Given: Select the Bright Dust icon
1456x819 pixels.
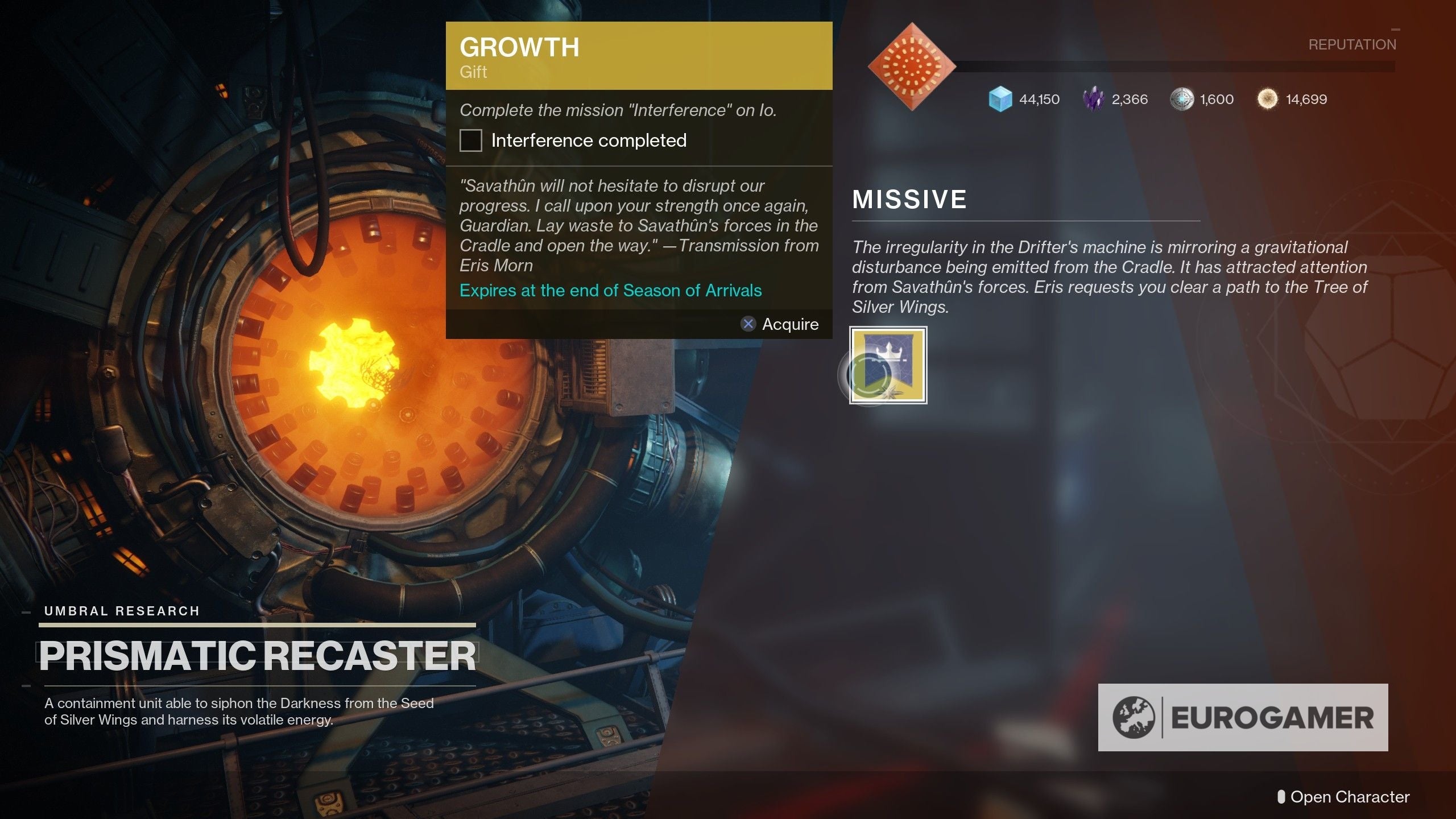Looking at the screenshot, I should pyautogui.click(x=1267, y=99).
